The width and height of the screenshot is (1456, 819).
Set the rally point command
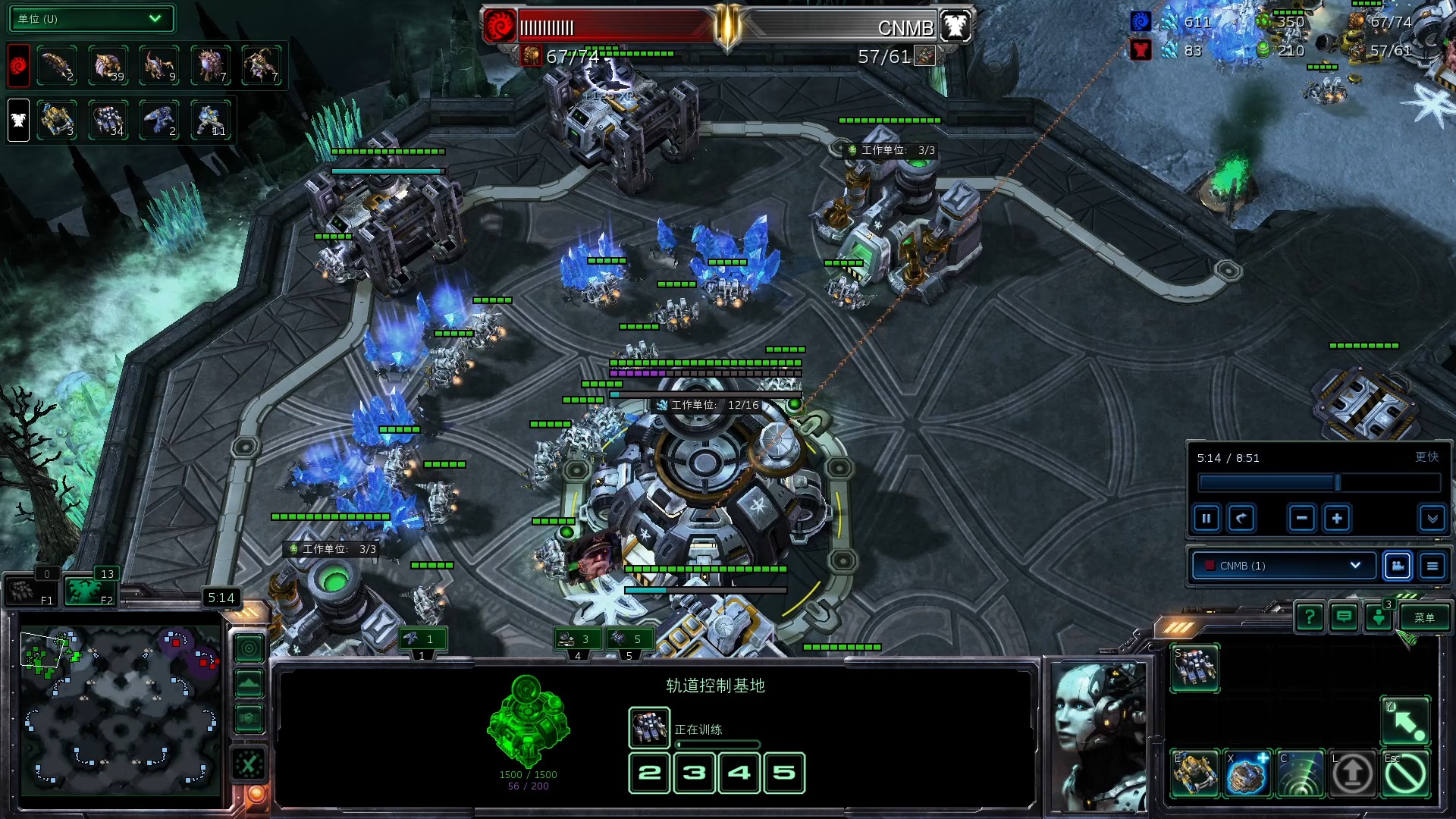pyautogui.click(x=1405, y=721)
